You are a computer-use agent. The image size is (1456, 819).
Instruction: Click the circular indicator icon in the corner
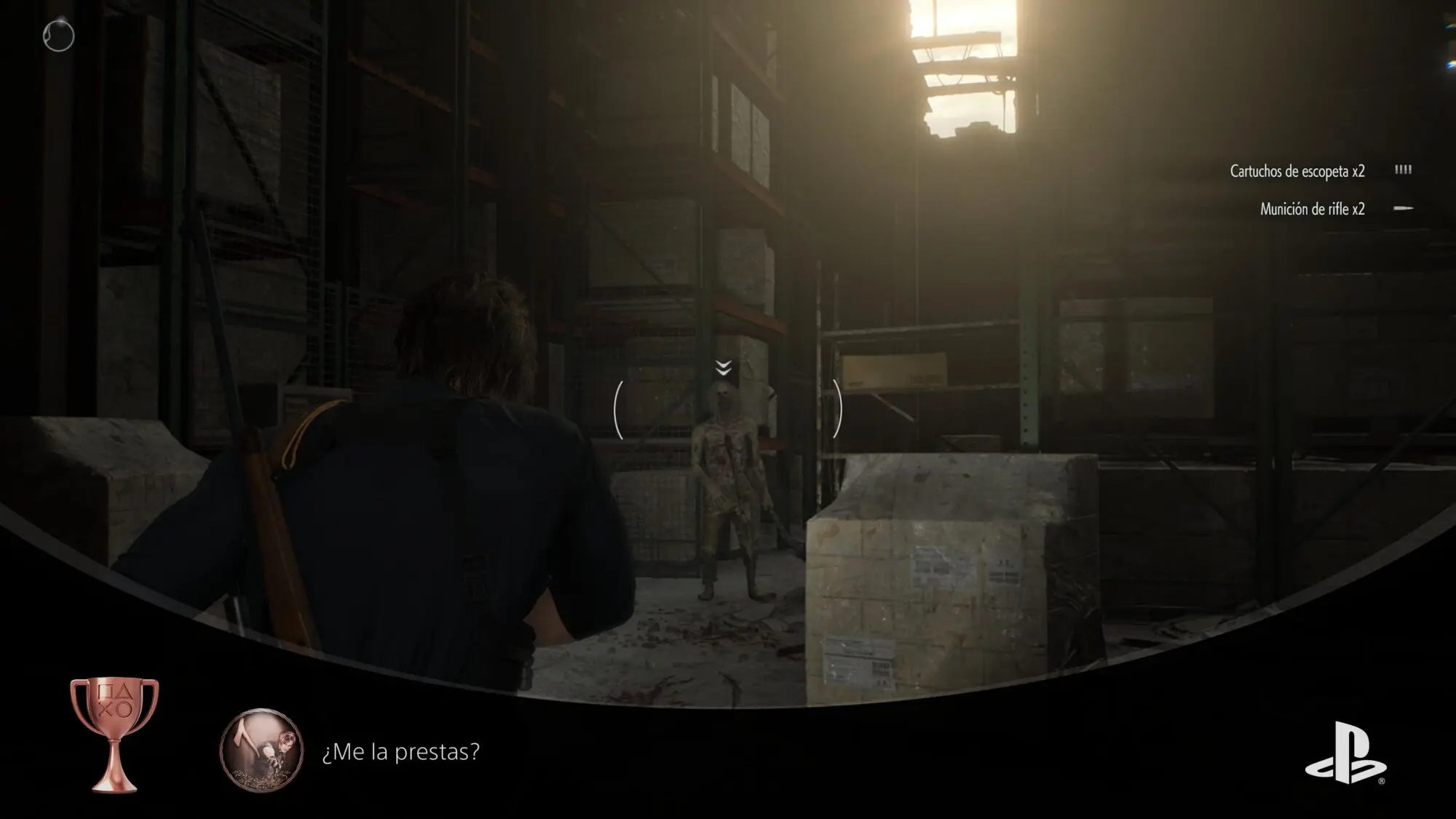pos(58,36)
